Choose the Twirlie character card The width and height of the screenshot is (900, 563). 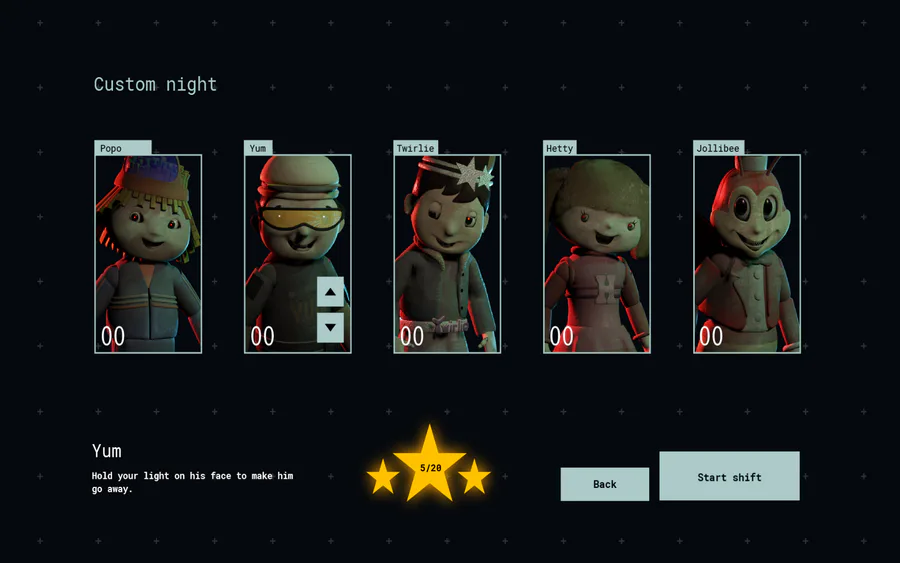(x=447, y=253)
